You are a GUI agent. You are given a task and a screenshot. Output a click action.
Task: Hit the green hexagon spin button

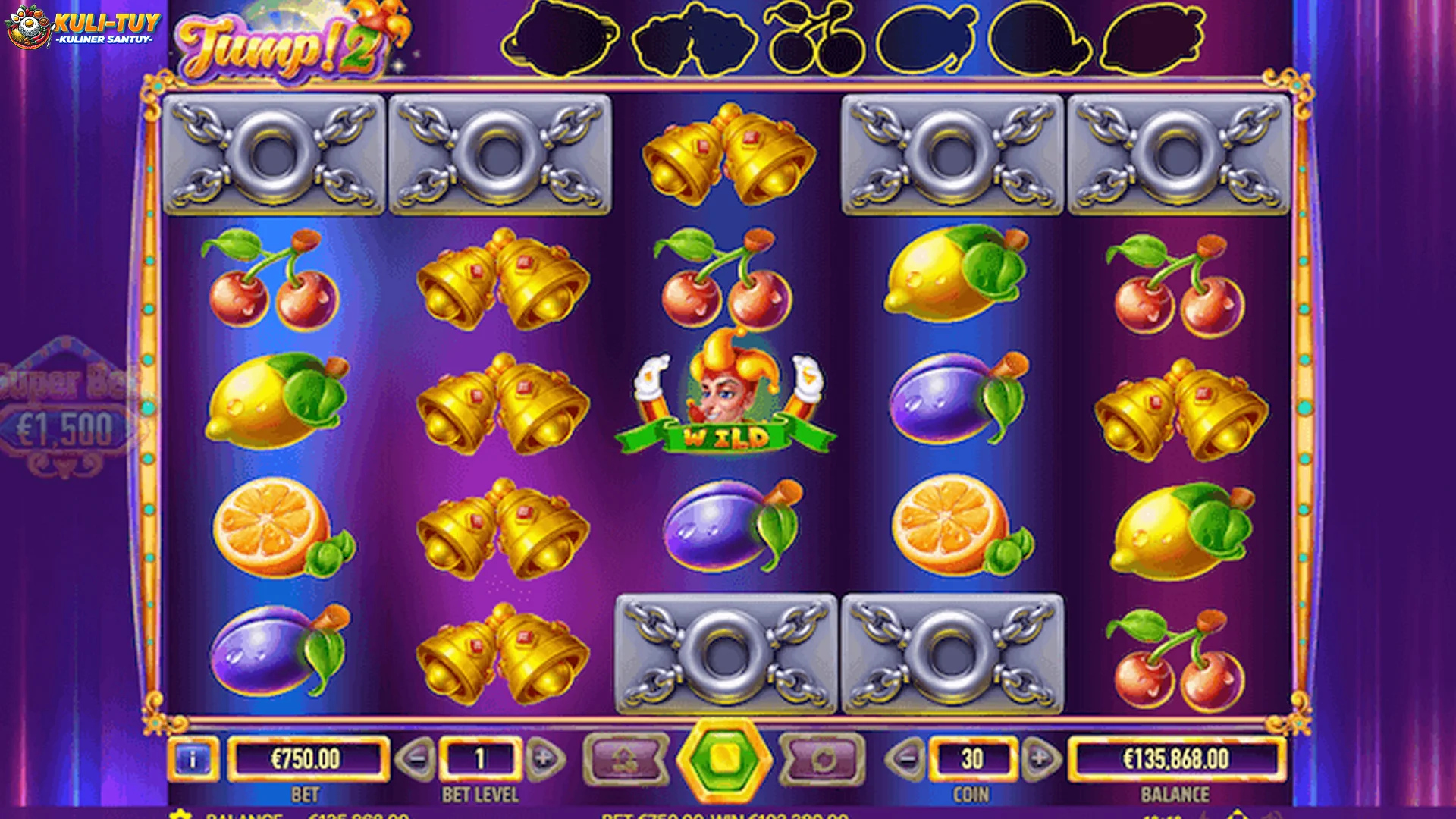(x=724, y=758)
